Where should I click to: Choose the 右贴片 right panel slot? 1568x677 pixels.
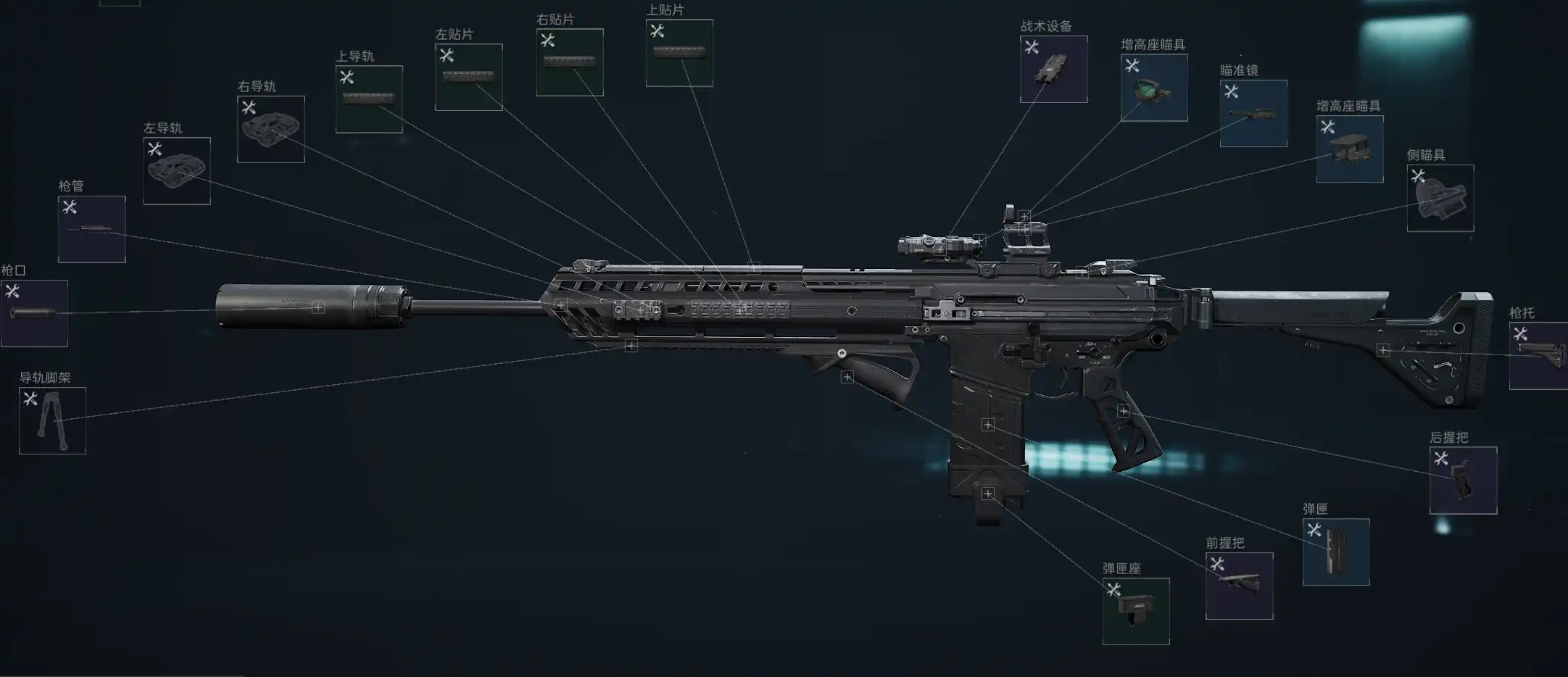click(x=570, y=62)
